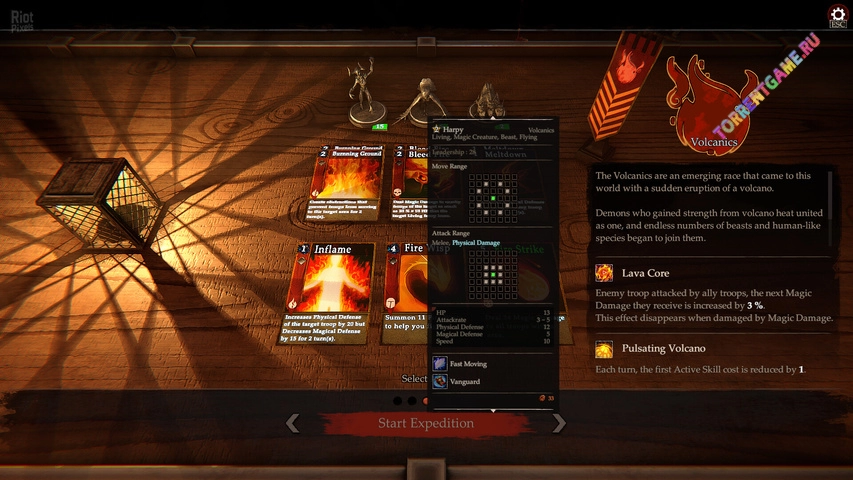Screen dimensions: 853x480
Task: Select the Bleed card
Action: [x=410, y=182]
